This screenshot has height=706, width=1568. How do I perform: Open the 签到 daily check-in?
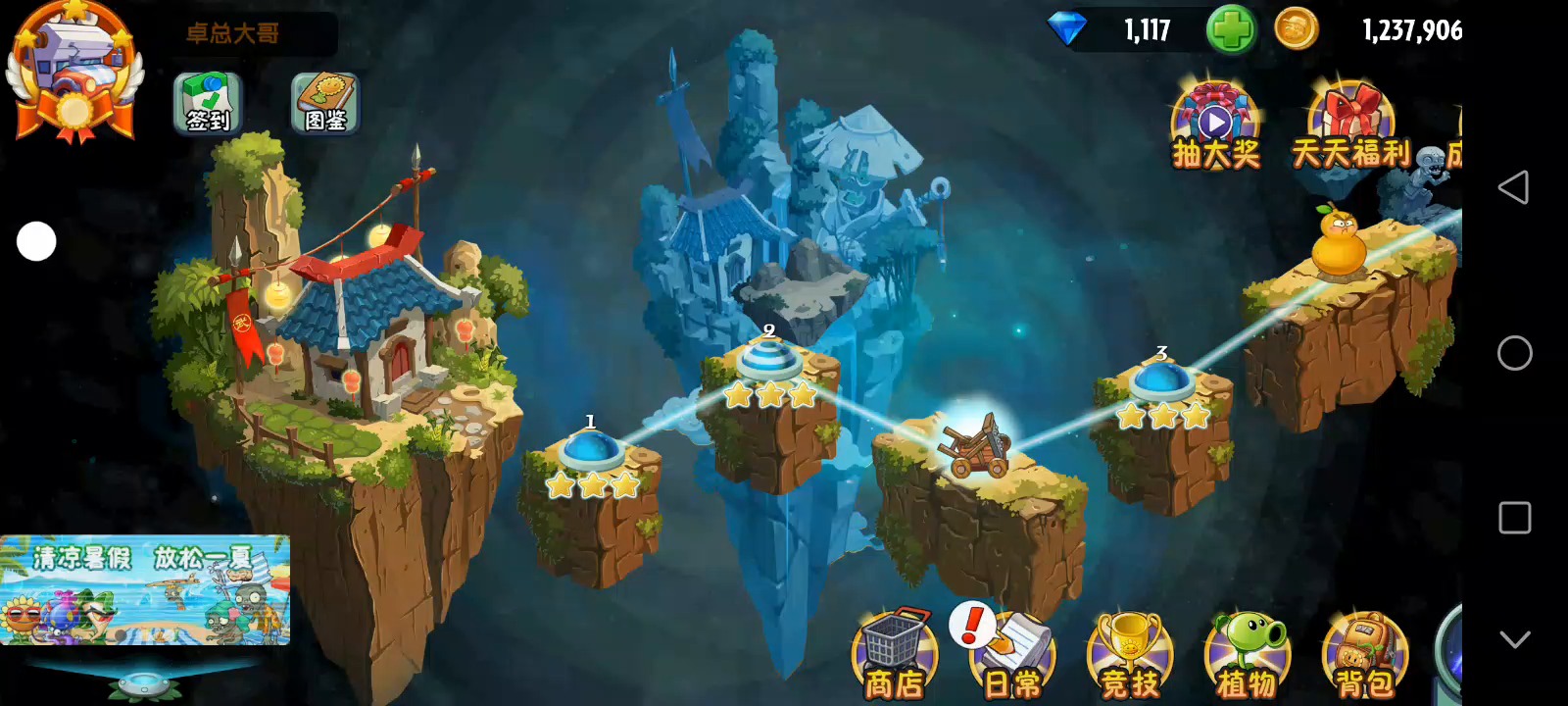coord(208,103)
